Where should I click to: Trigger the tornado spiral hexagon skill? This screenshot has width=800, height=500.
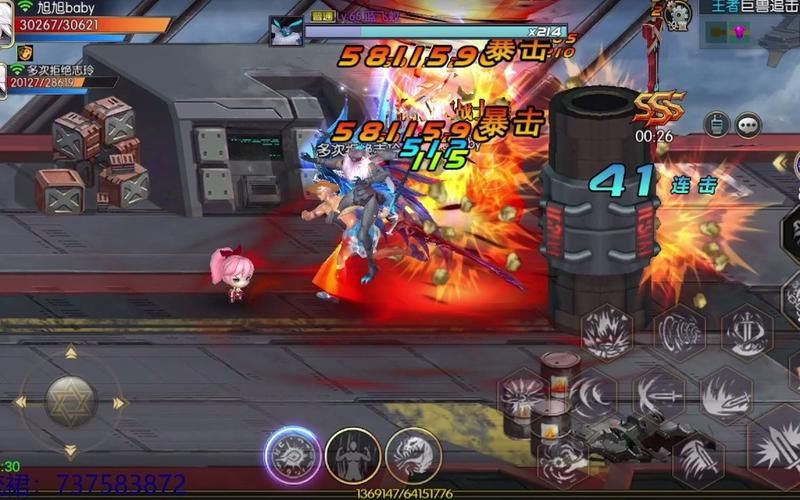(x=680, y=333)
